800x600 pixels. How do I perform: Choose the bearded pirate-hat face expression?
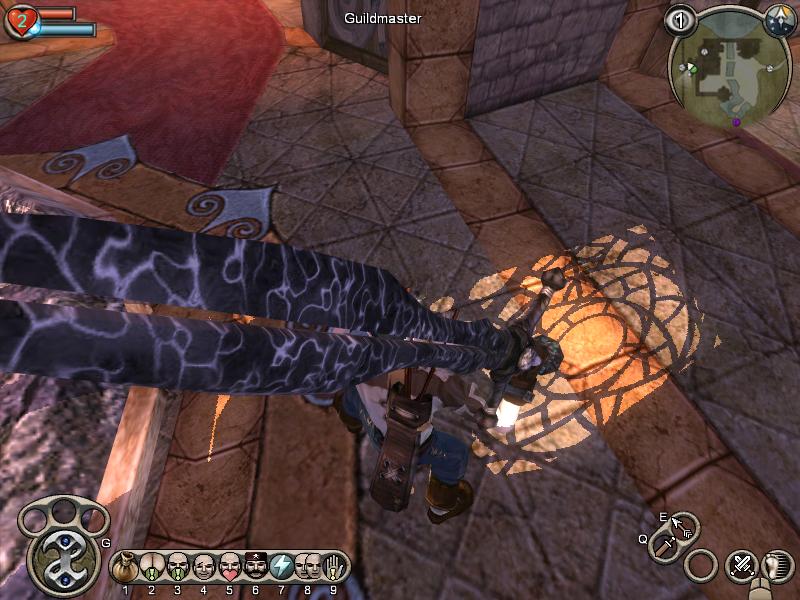pos(255,568)
